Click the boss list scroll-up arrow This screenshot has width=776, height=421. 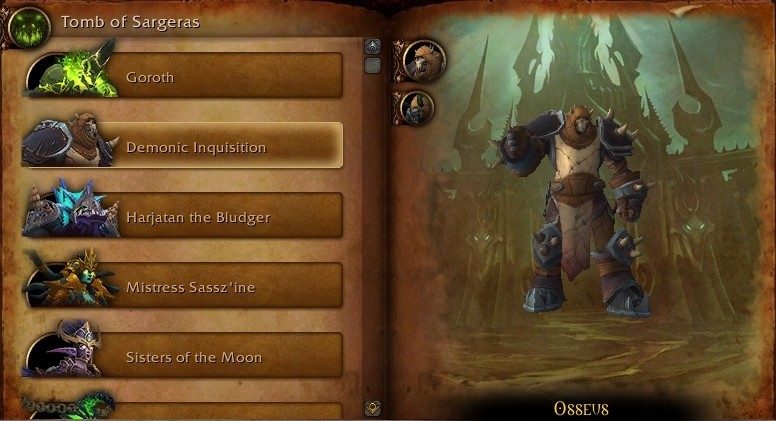372,46
